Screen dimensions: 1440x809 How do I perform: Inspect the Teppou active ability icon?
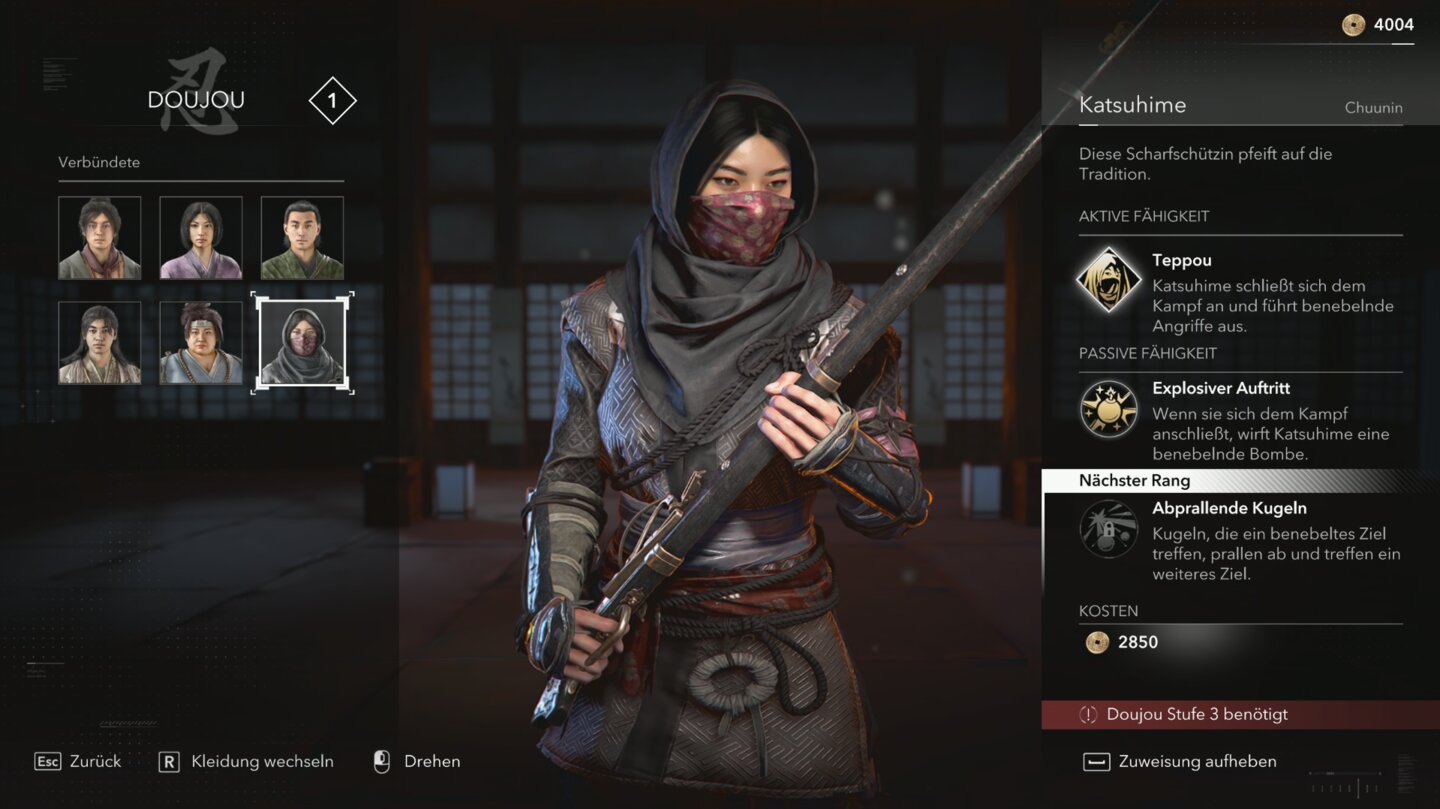coord(1108,280)
